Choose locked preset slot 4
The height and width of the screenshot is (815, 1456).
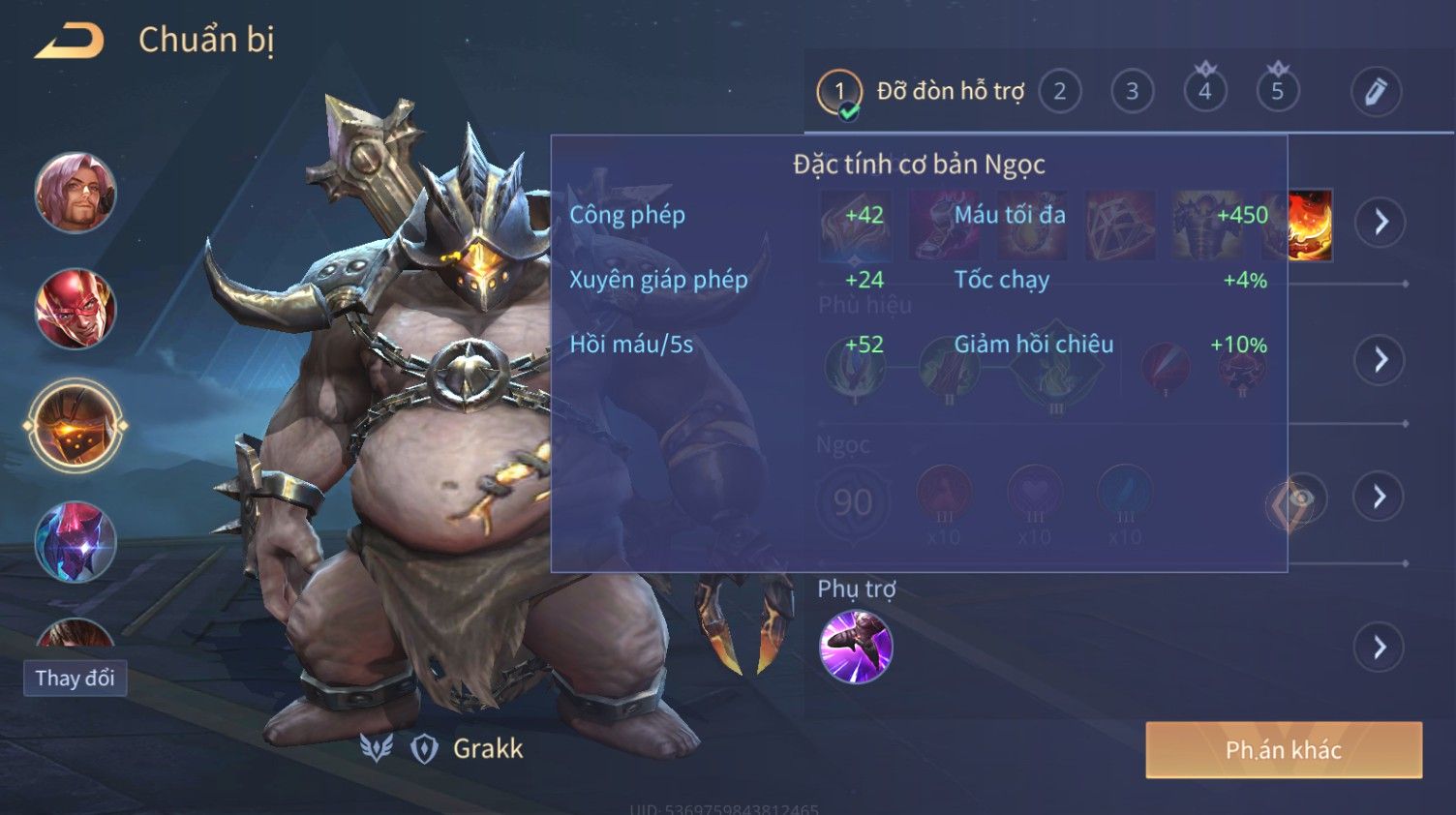[x=1204, y=92]
